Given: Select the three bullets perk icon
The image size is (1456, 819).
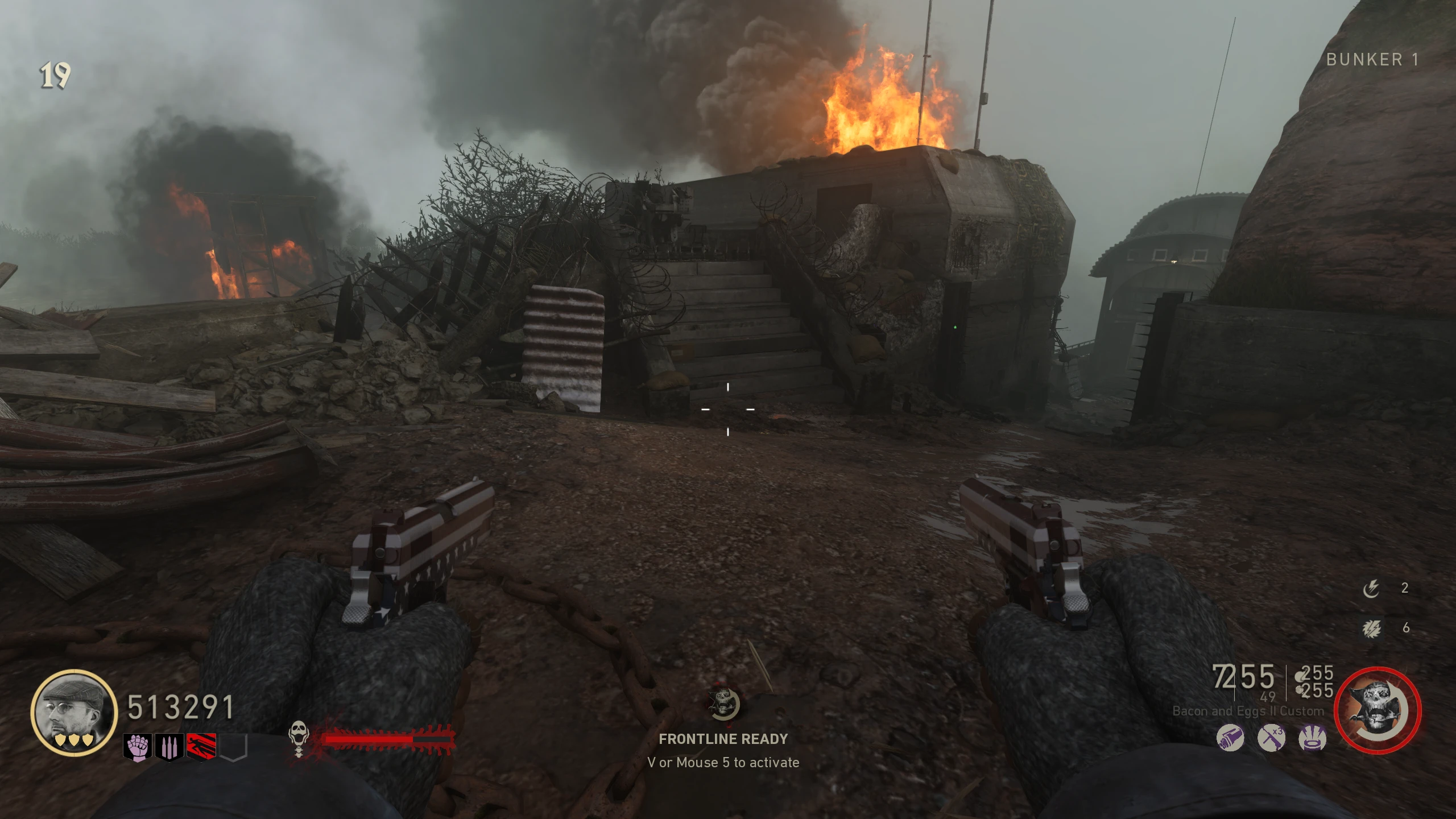Looking at the screenshot, I should (169, 747).
